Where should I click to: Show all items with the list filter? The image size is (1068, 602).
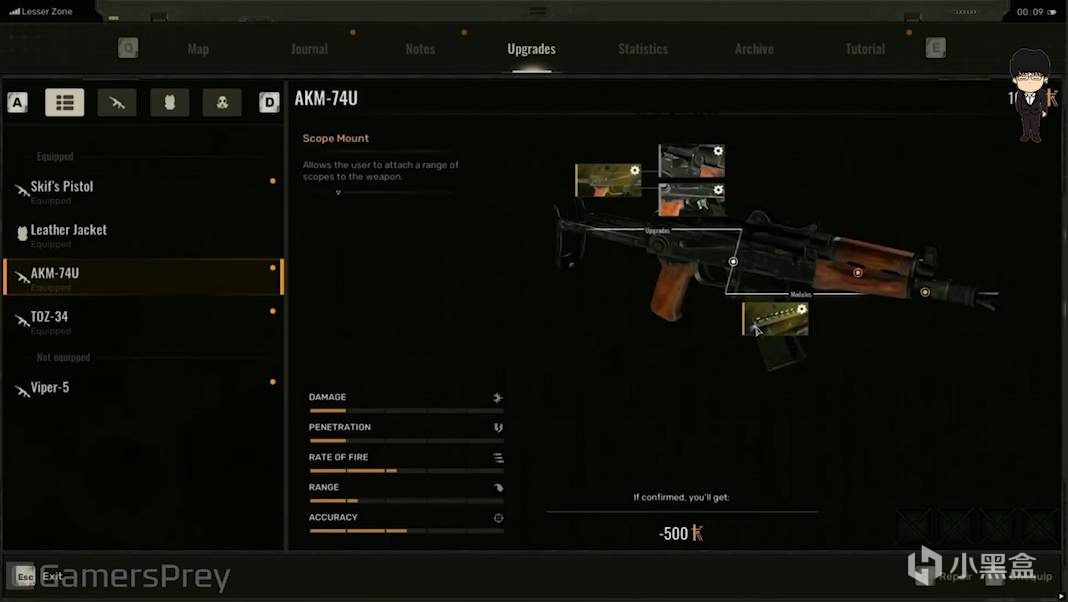(x=65, y=102)
